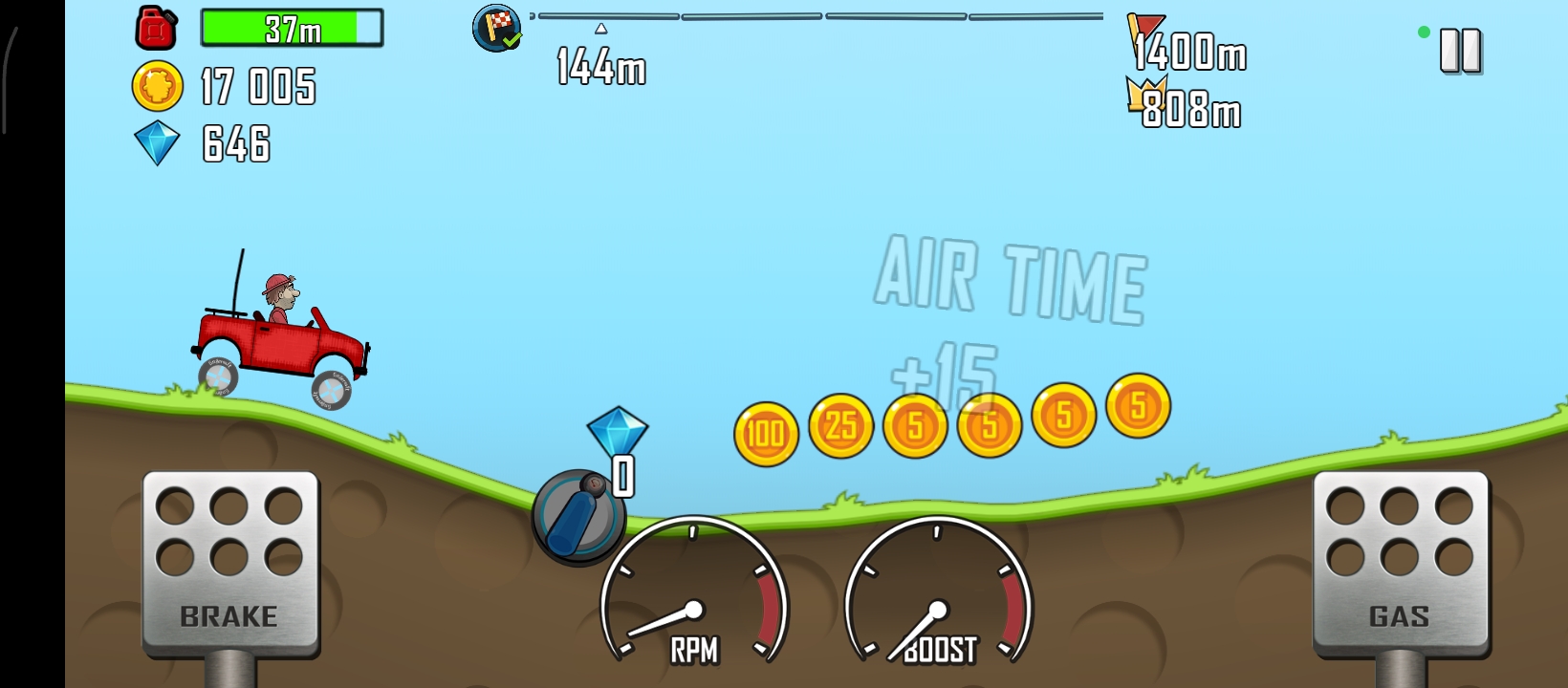Select the coin total reading 17 005
This screenshot has height=688, width=1568.
(x=256, y=88)
